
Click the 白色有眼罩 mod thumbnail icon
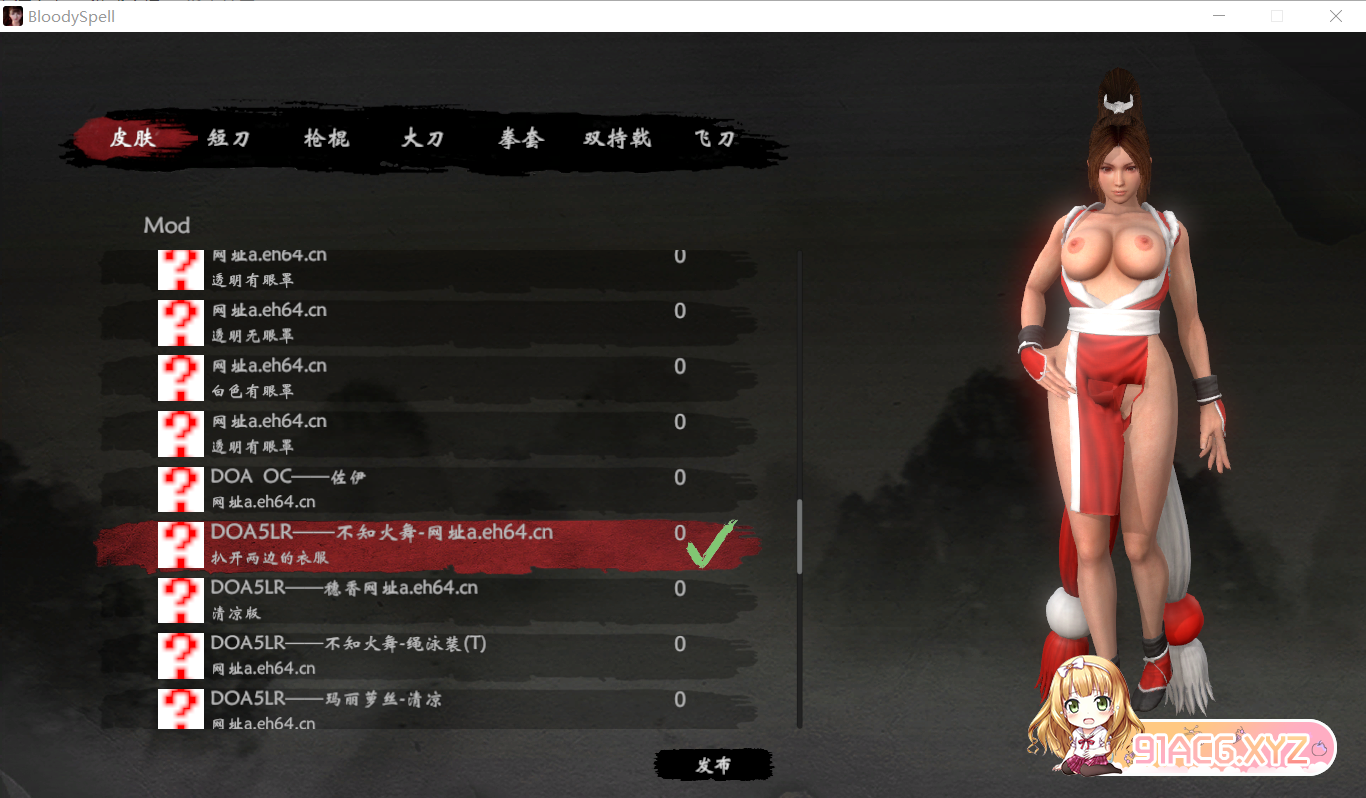pyautogui.click(x=180, y=377)
